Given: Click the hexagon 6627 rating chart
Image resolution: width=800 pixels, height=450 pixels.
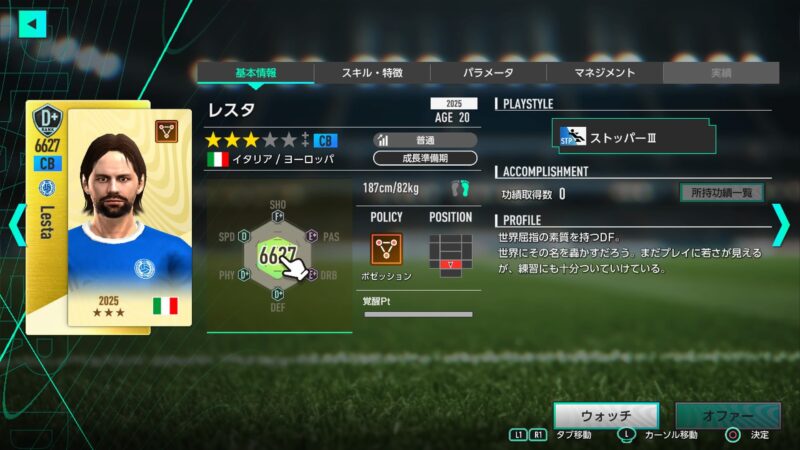Looking at the screenshot, I should (x=278, y=255).
